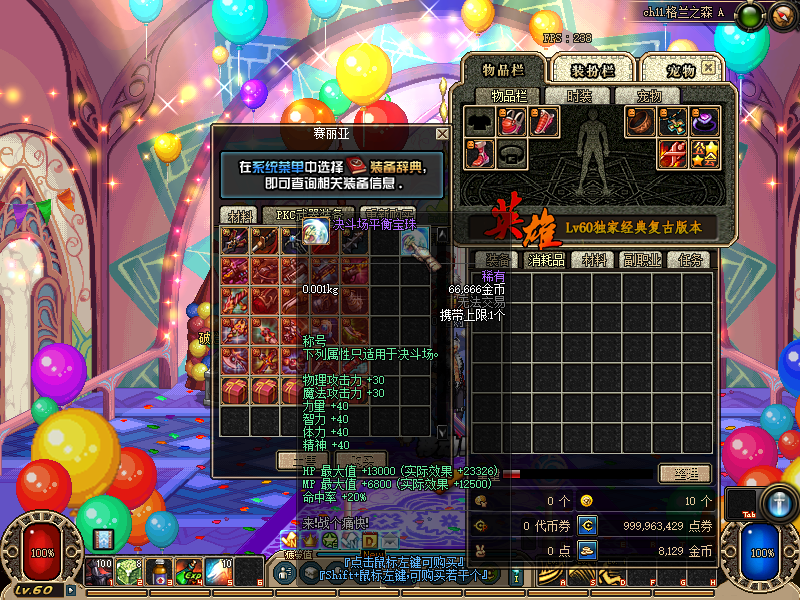Select the dagger skill on the Tab slot

click(x=778, y=502)
